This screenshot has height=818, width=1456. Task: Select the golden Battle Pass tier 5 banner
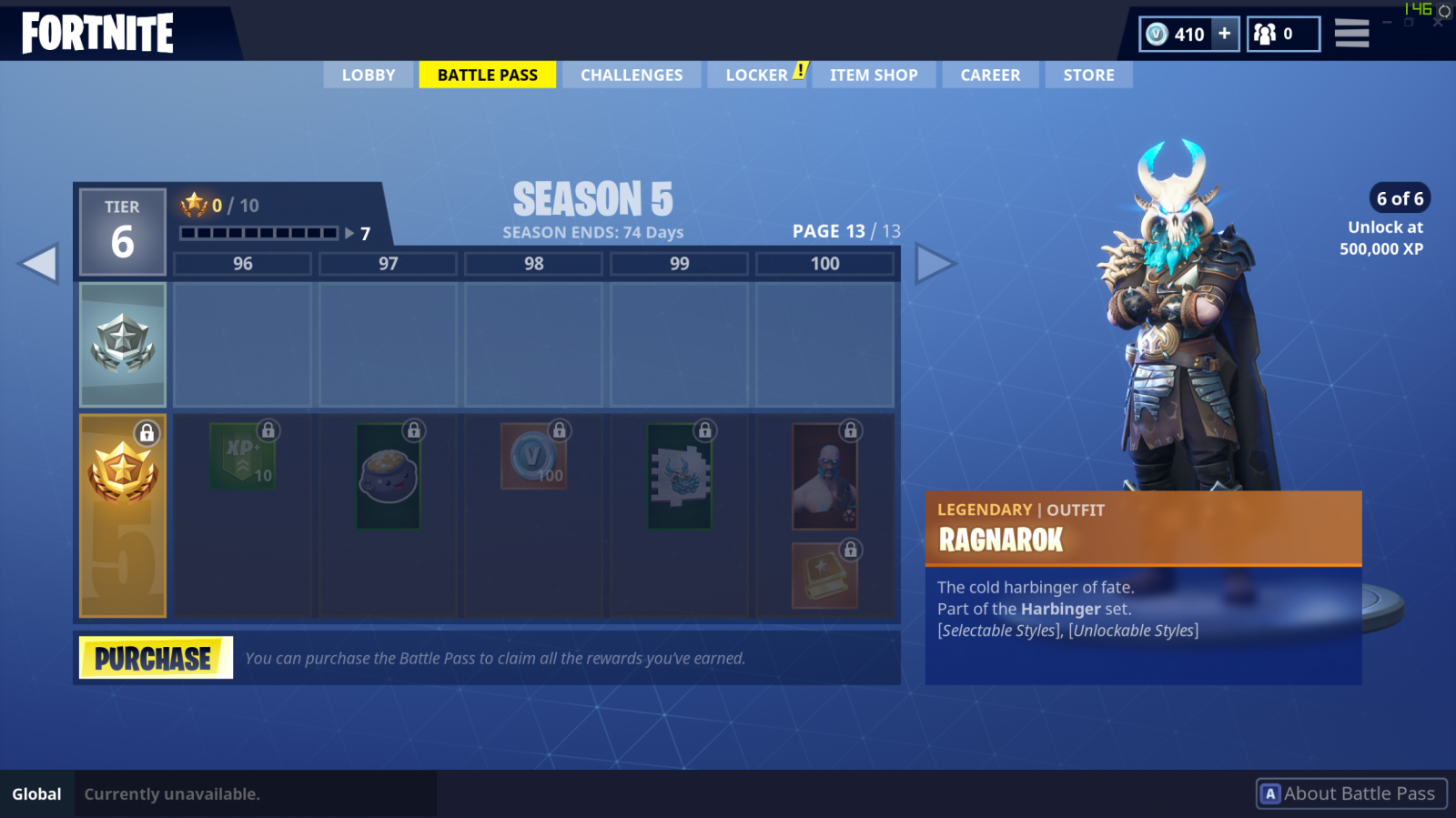point(122,515)
